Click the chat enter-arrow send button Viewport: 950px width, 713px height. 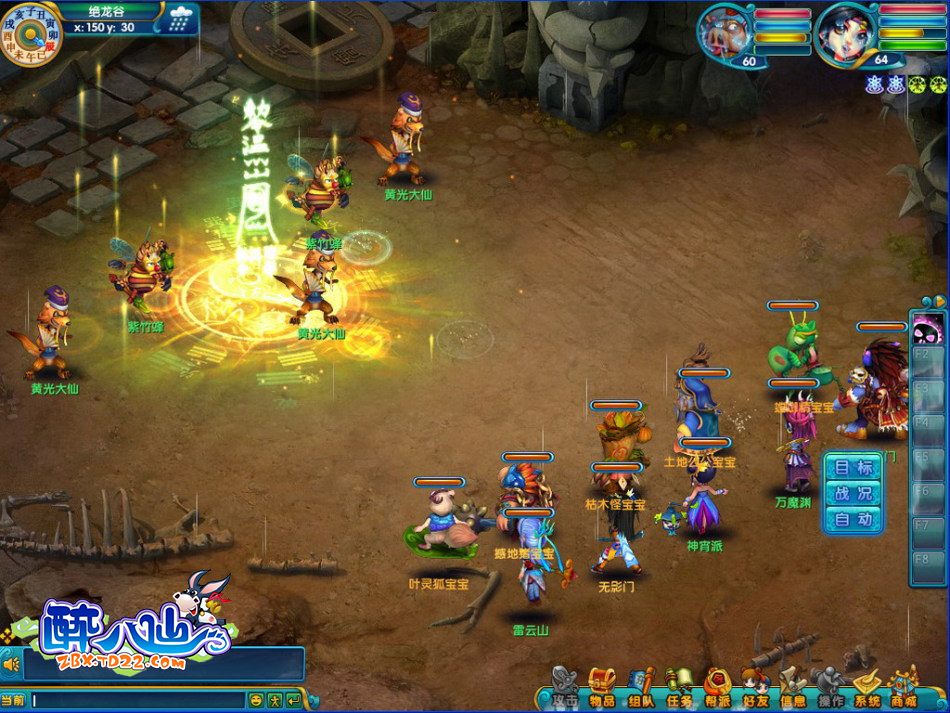tap(294, 700)
